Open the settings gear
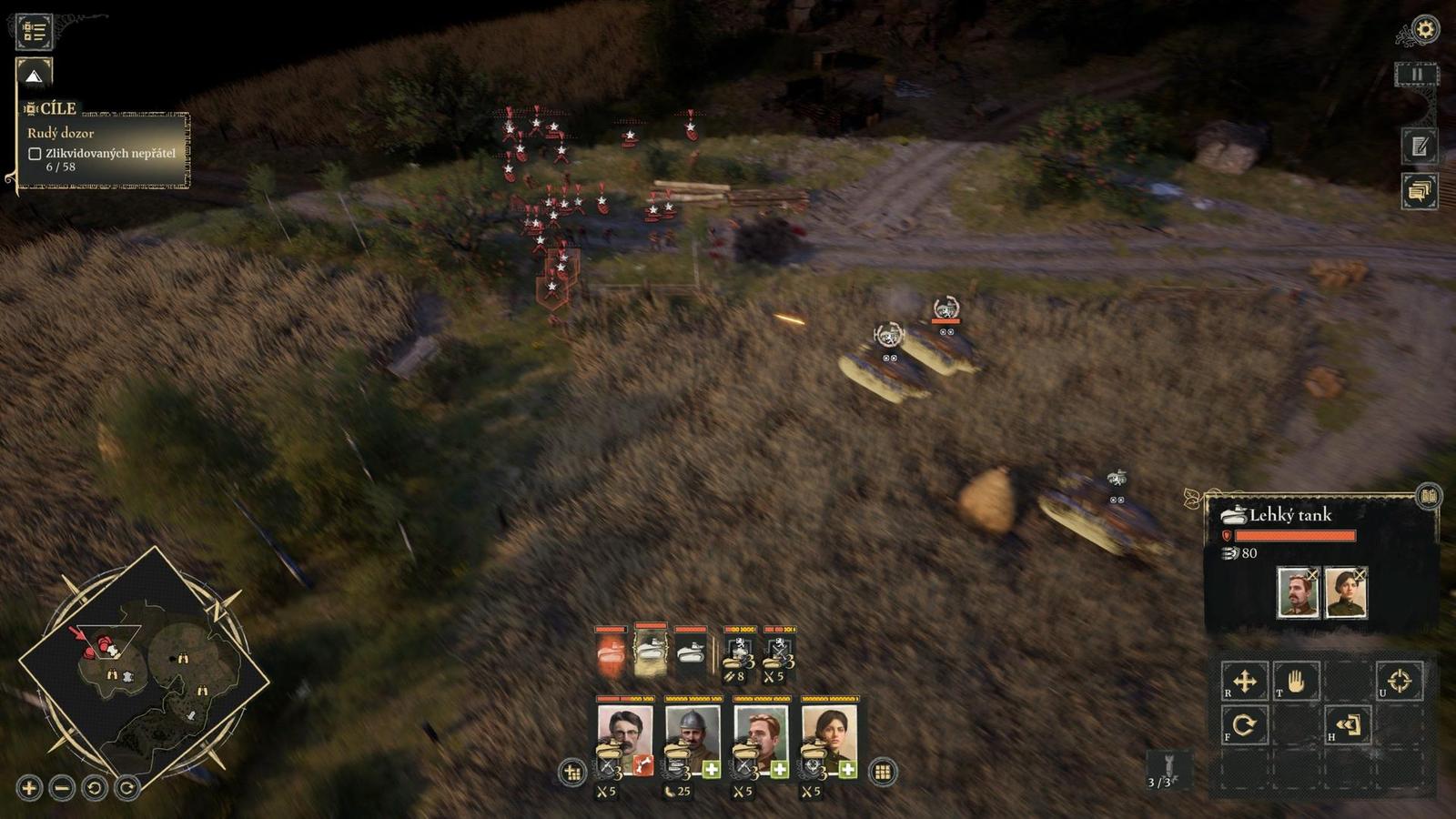 coord(1424,29)
